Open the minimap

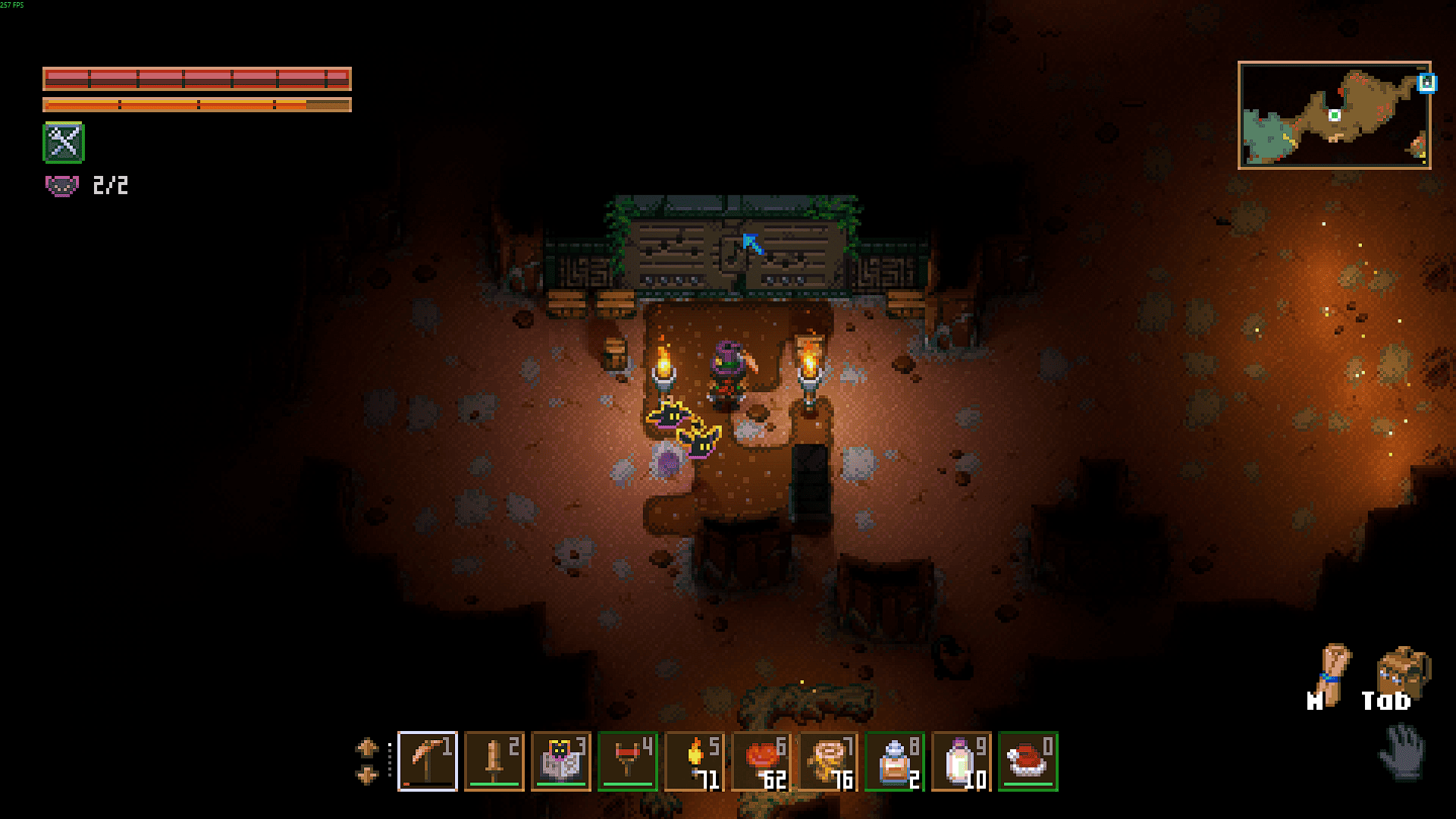click(x=1334, y=115)
